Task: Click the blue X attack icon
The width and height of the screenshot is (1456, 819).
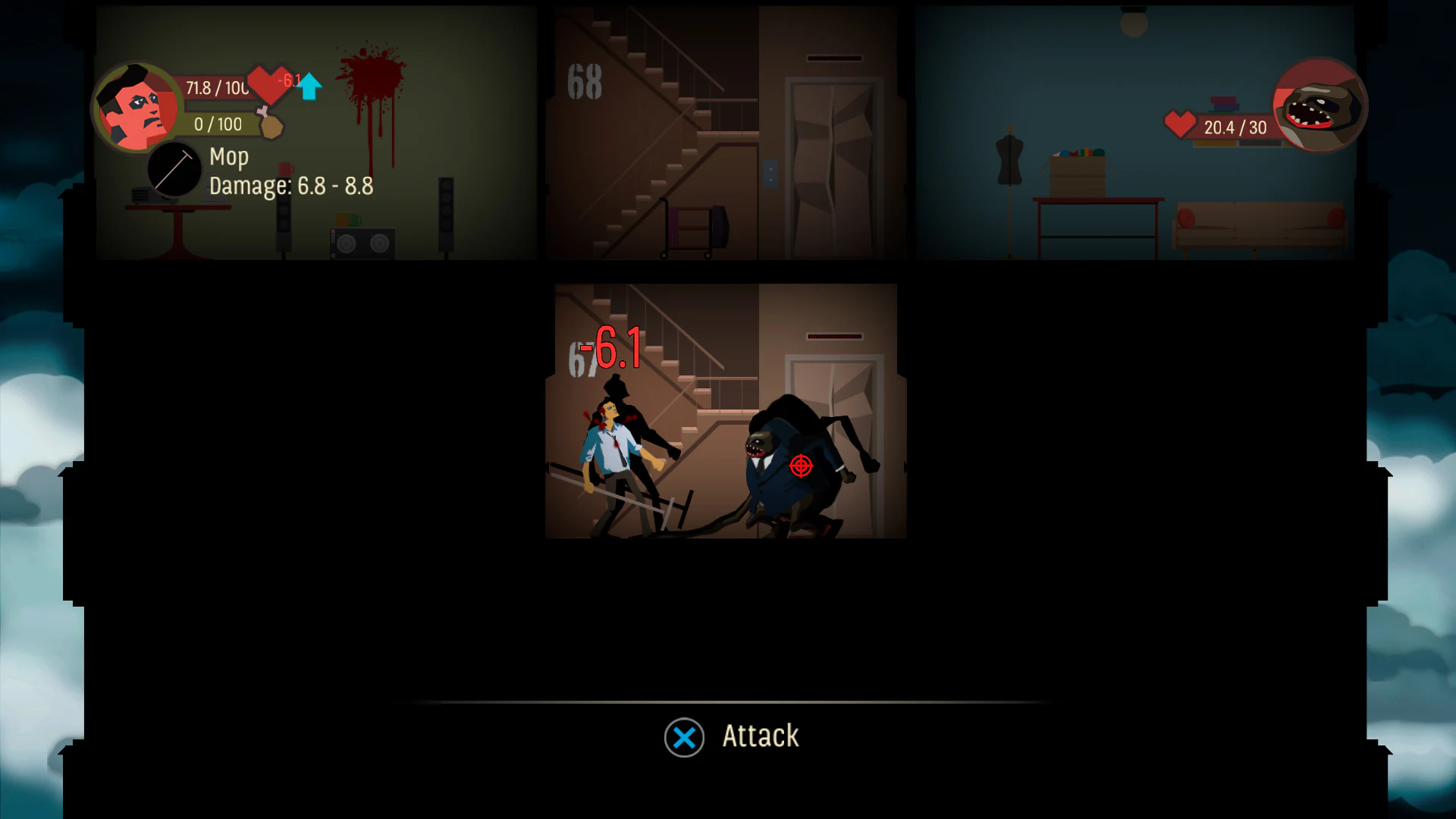Action: [683, 736]
